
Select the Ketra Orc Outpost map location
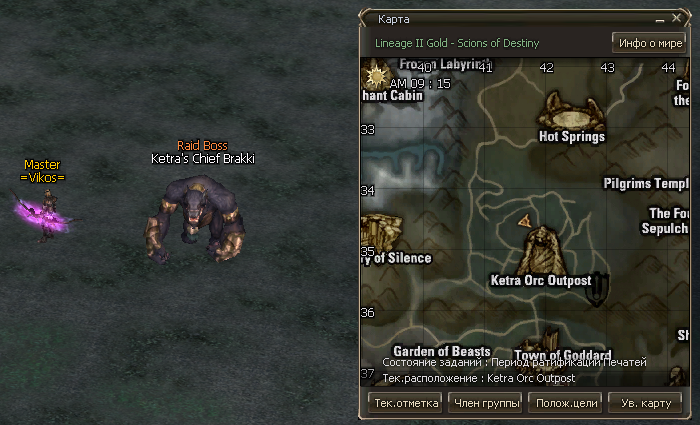(541, 281)
